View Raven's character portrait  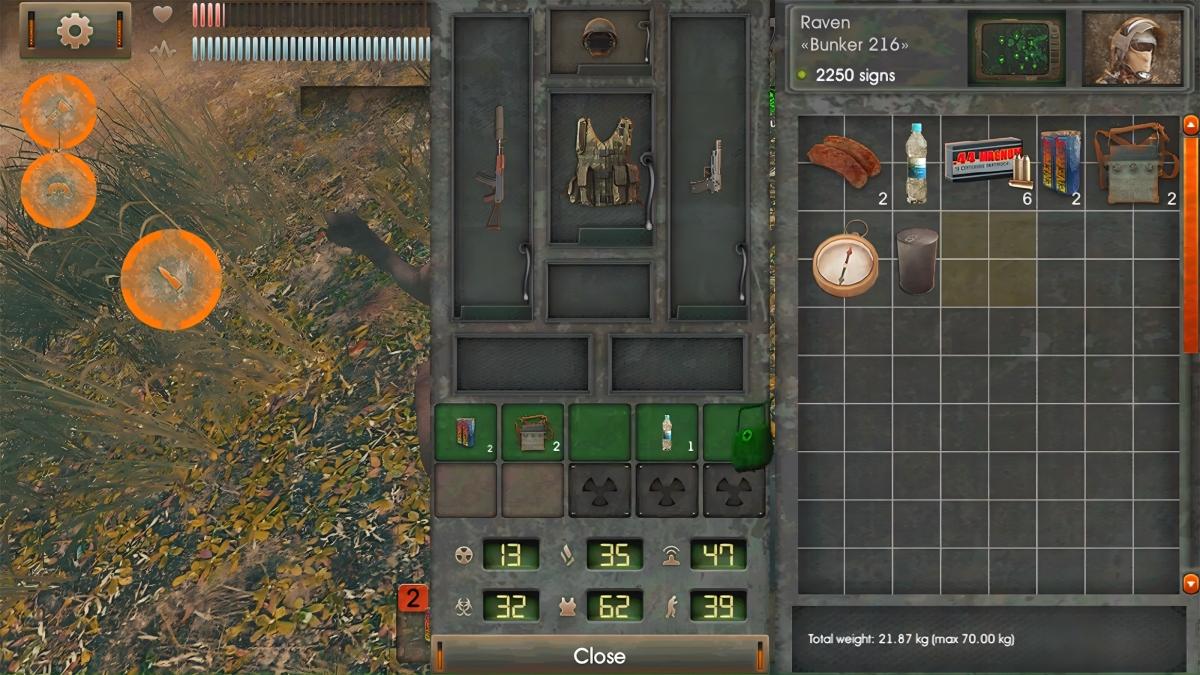(x=1130, y=48)
